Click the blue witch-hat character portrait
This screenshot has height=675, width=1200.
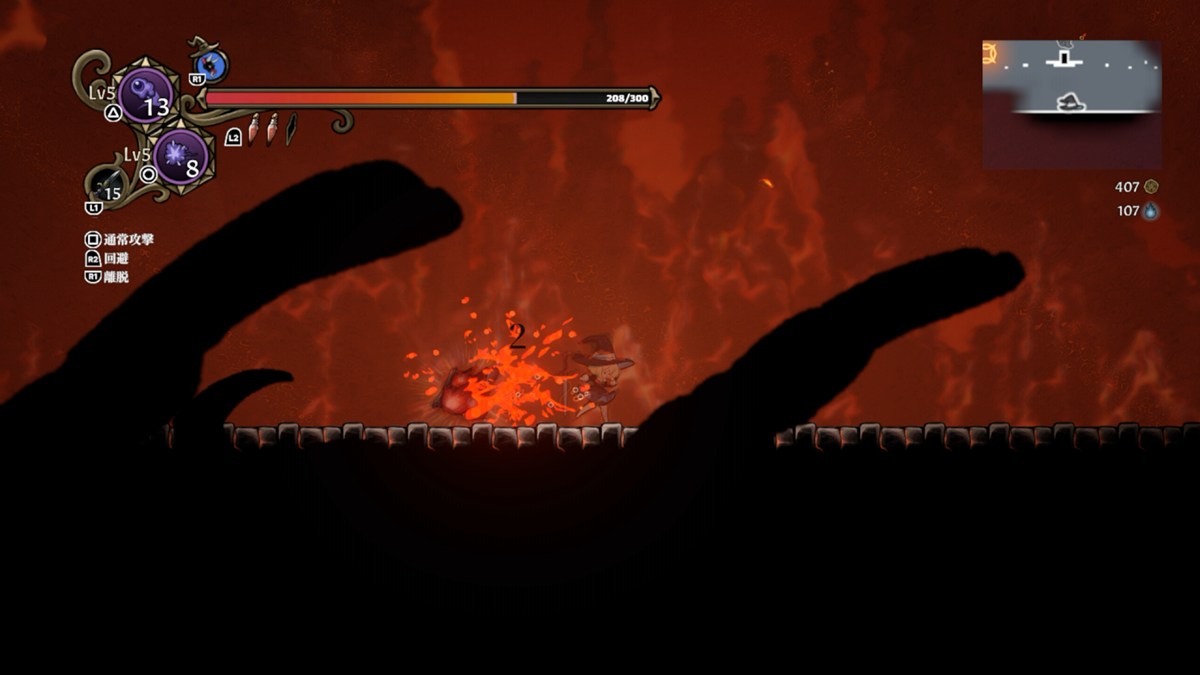tap(212, 66)
